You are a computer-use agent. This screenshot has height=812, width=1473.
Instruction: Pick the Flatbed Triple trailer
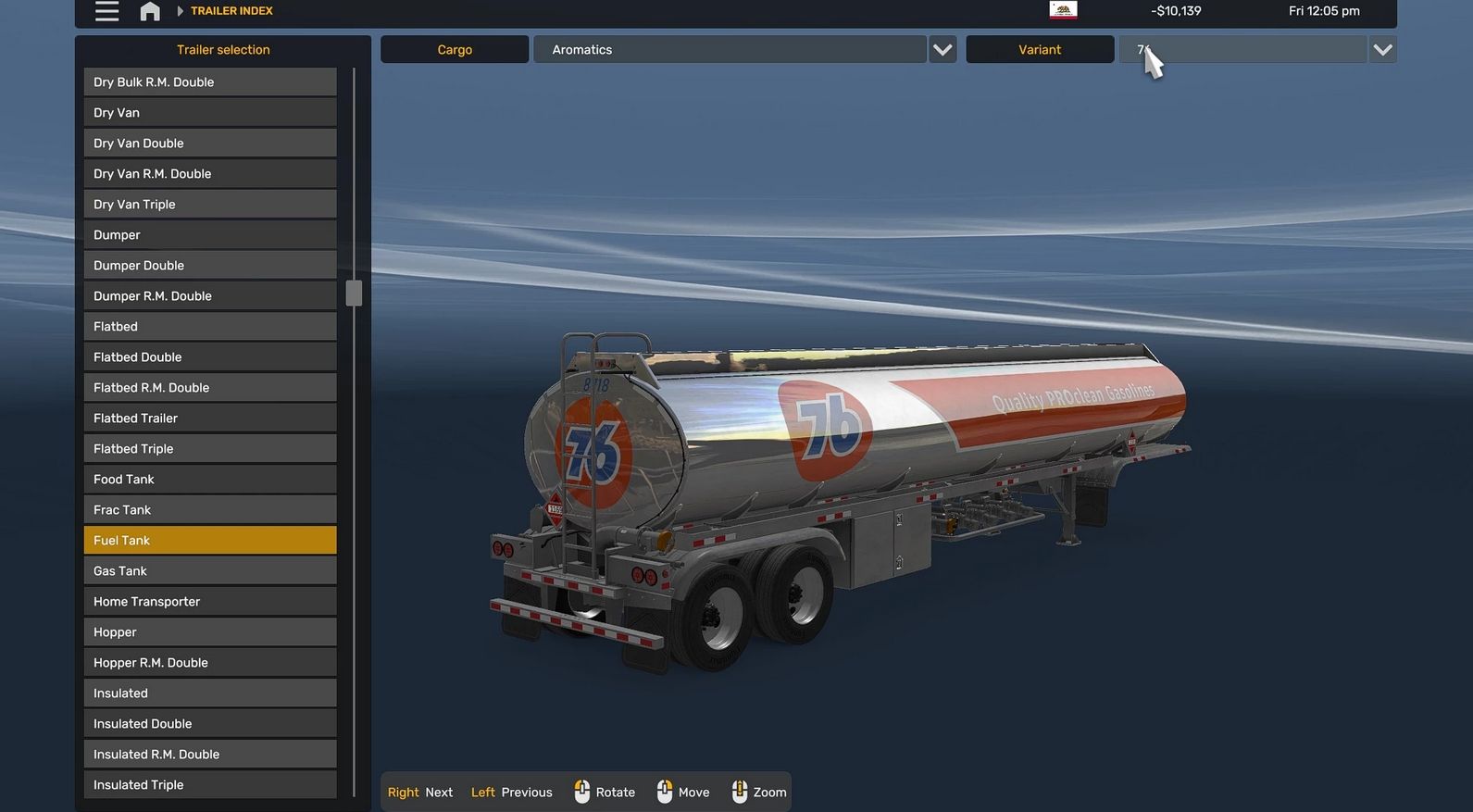(210, 449)
